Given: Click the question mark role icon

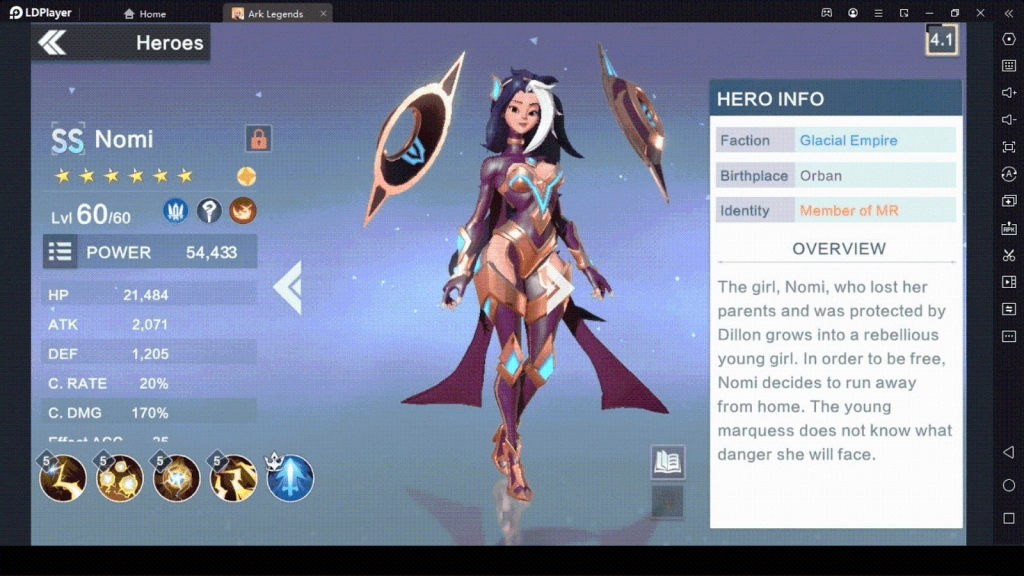Looking at the screenshot, I should point(209,211).
